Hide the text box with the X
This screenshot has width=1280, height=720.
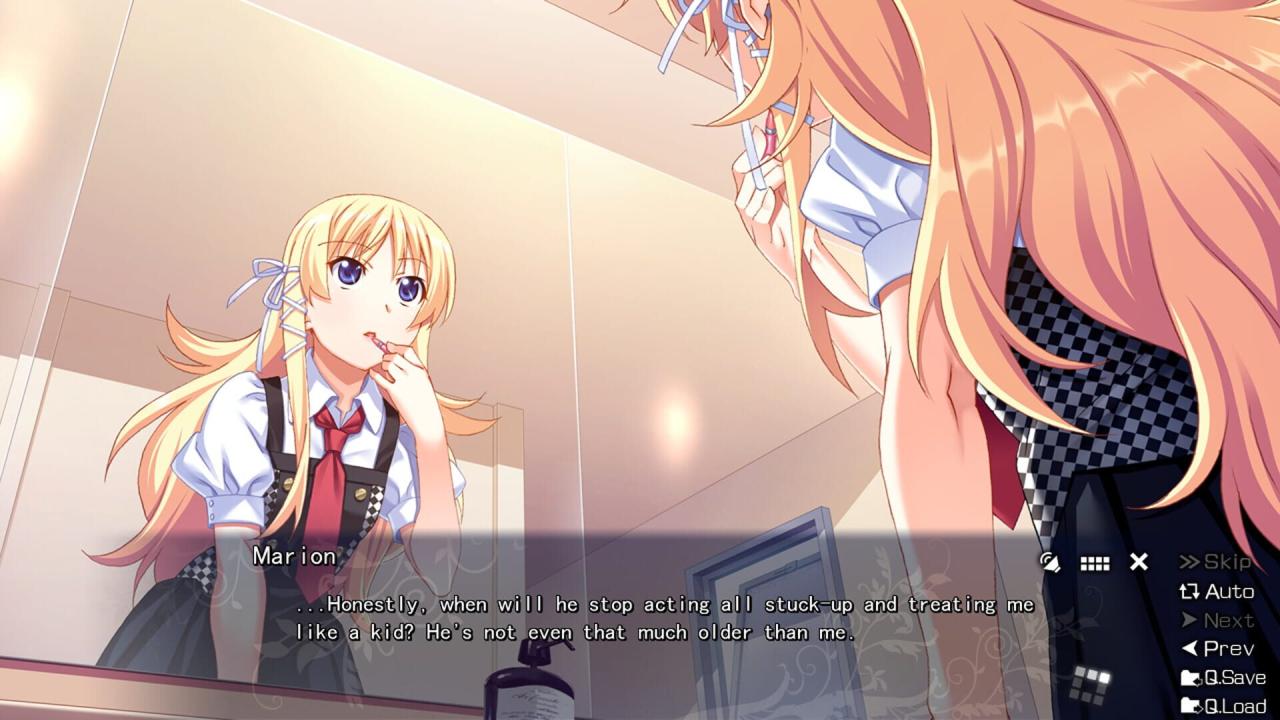pos(1139,562)
